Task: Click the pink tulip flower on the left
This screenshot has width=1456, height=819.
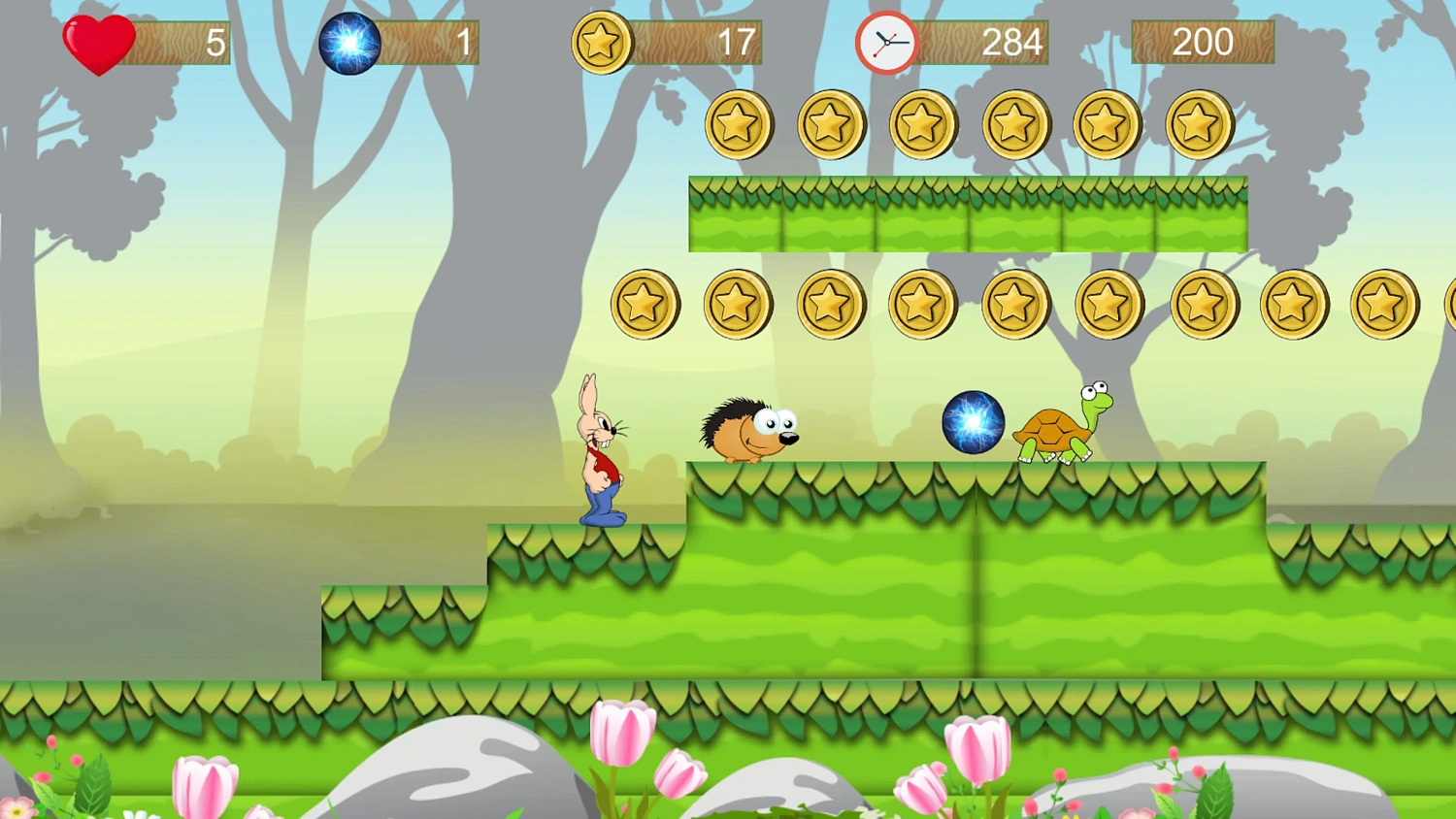Action: (205, 784)
